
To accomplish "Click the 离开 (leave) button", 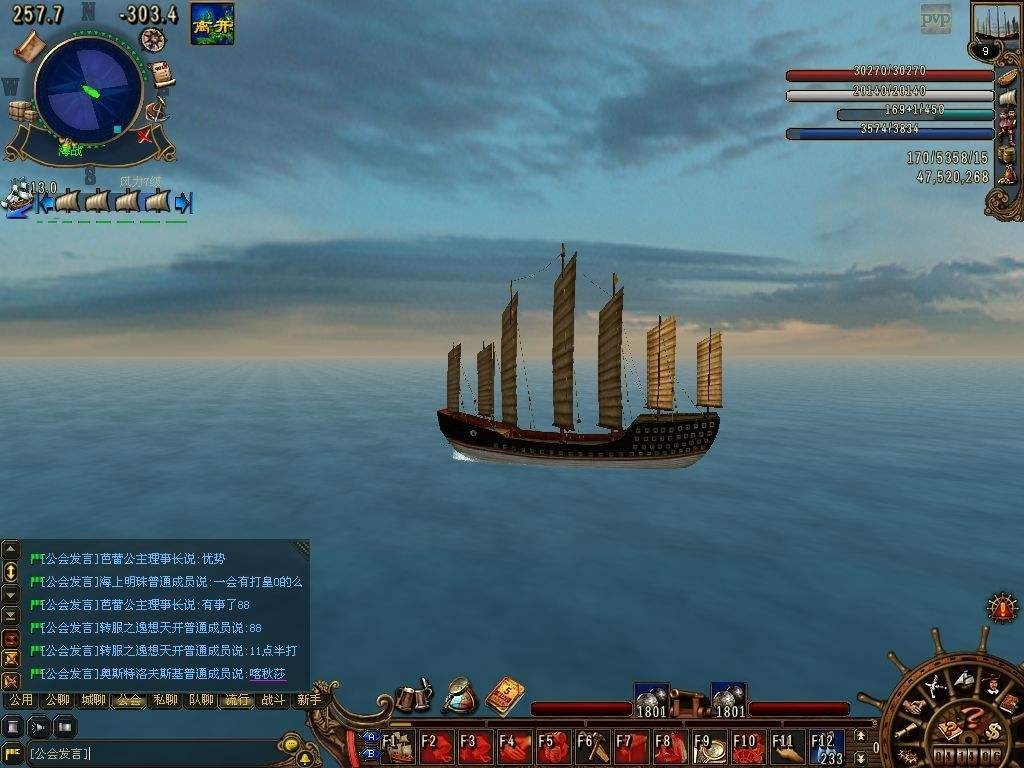I will coord(212,24).
